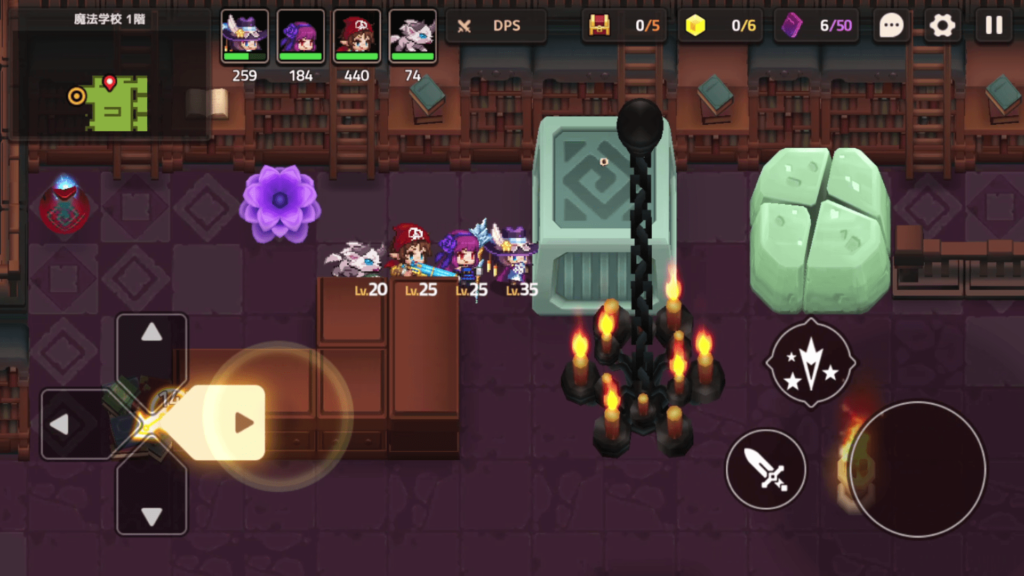Toggle the DPS meter button
Image resolution: width=1024 pixels, height=576 pixels.
[496, 26]
